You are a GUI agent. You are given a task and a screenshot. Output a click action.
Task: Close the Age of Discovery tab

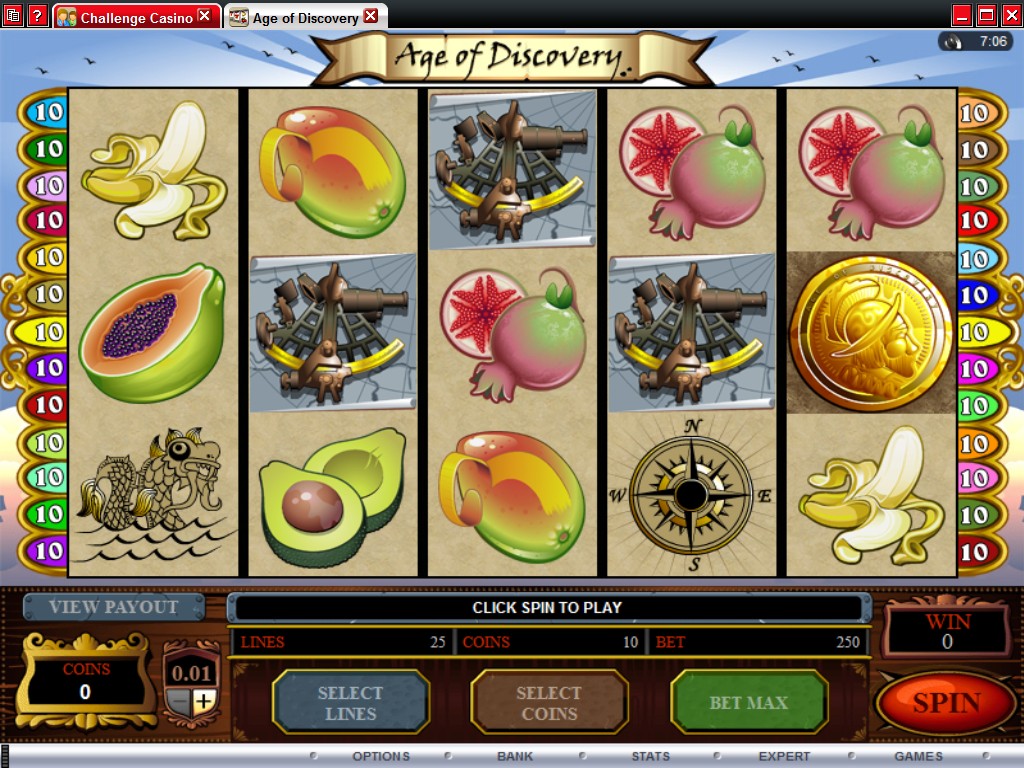[371, 16]
